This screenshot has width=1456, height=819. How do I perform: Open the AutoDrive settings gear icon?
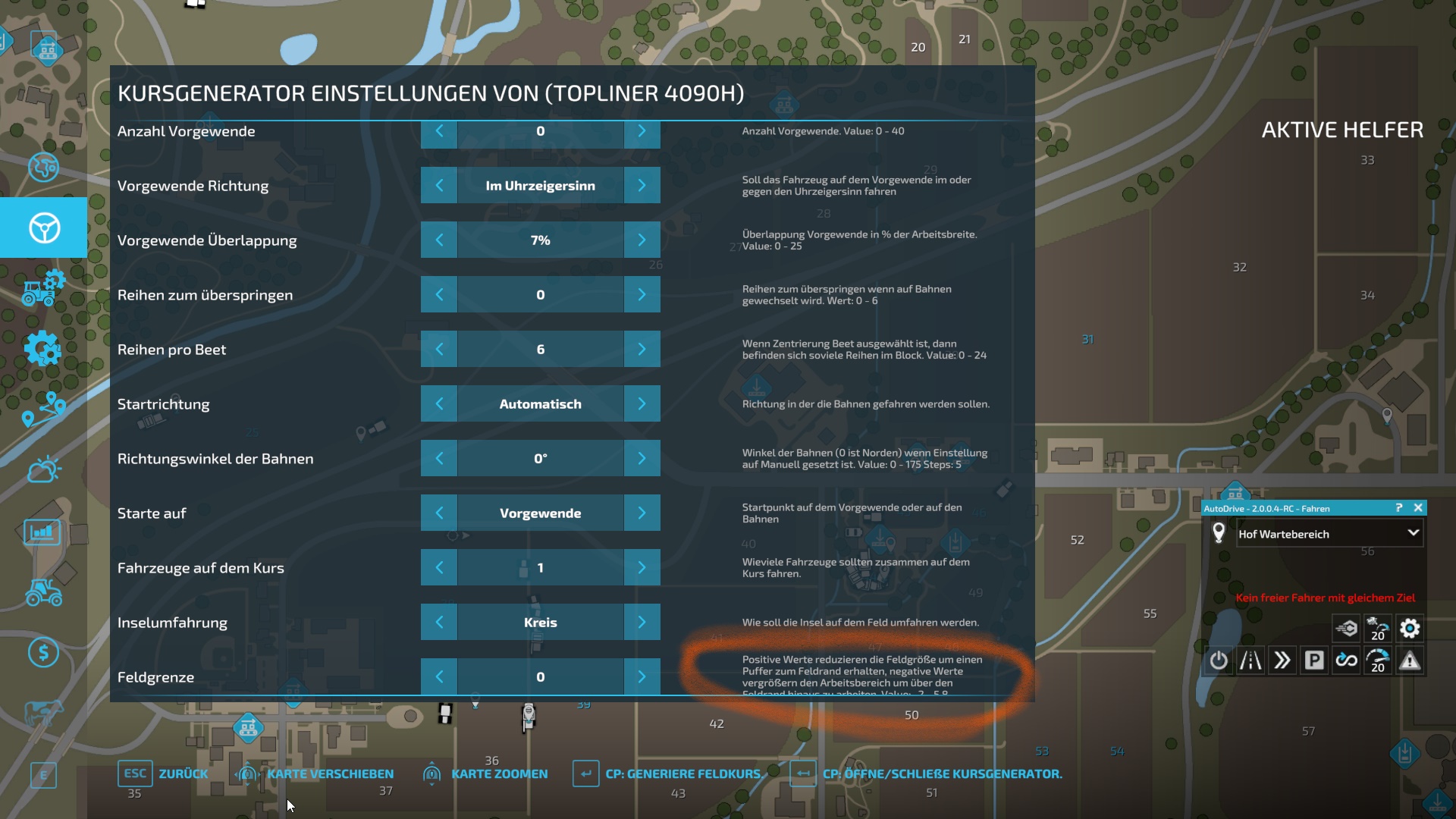pos(1410,628)
